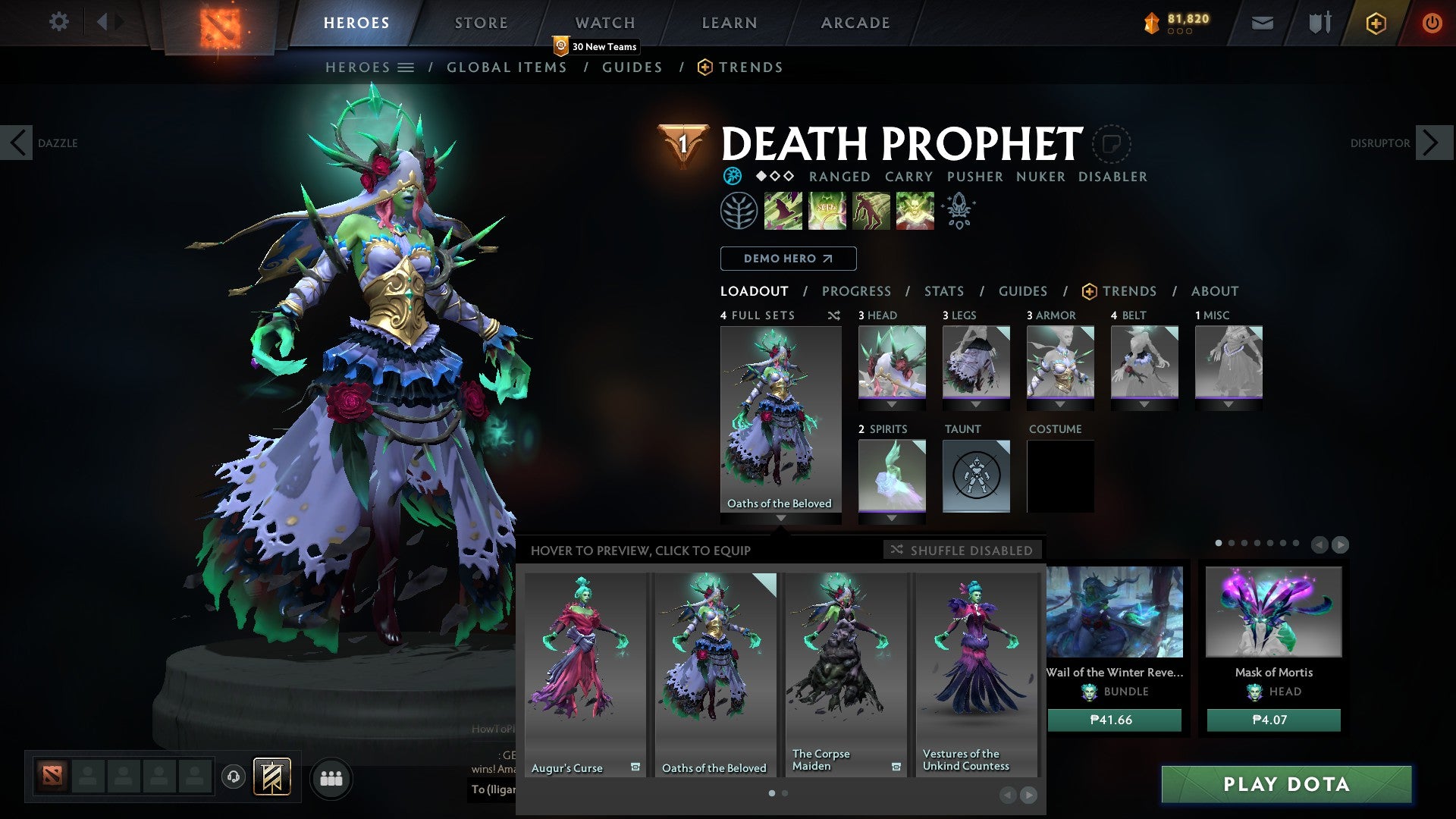The image size is (1456, 819).
Task: Click the power/exit icon top right
Action: [1432, 23]
